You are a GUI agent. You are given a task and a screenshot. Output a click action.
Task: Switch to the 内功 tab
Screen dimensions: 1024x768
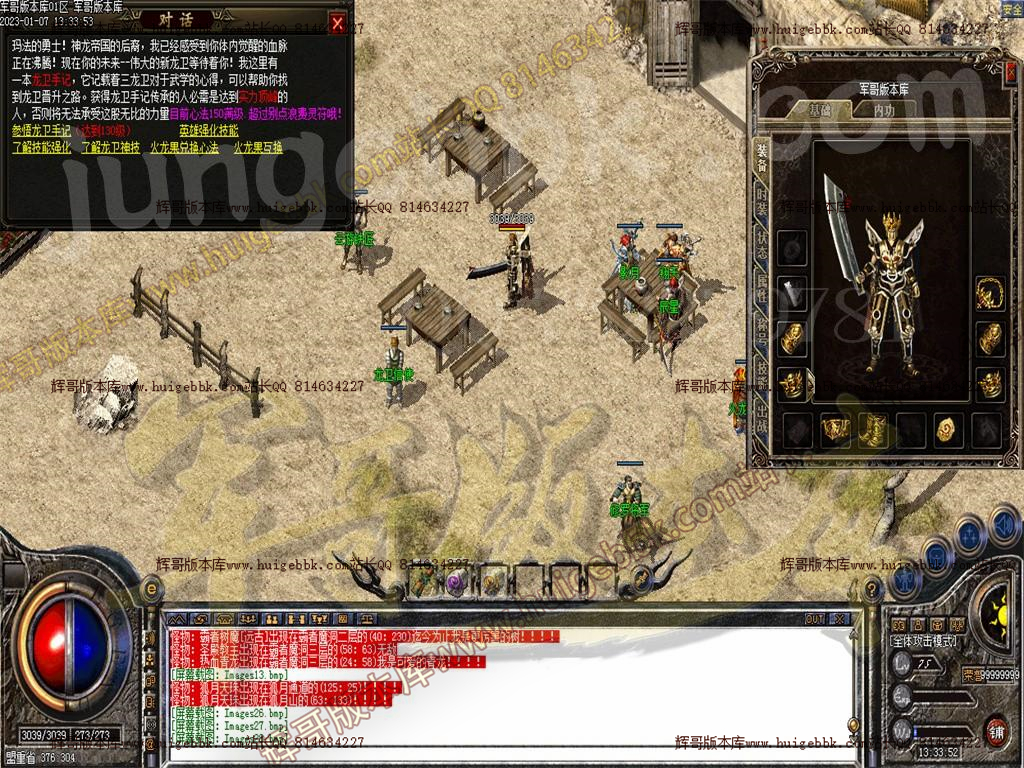coord(884,110)
